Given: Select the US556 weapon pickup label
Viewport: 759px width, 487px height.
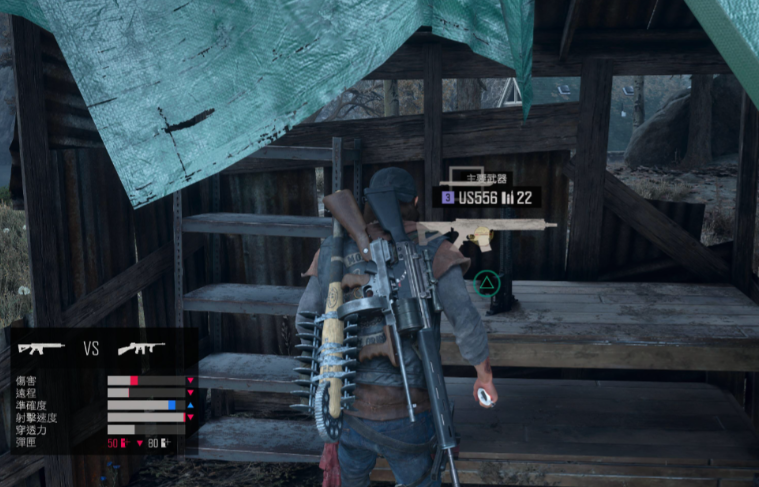Looking at the screenshot, I should point(486,197).
